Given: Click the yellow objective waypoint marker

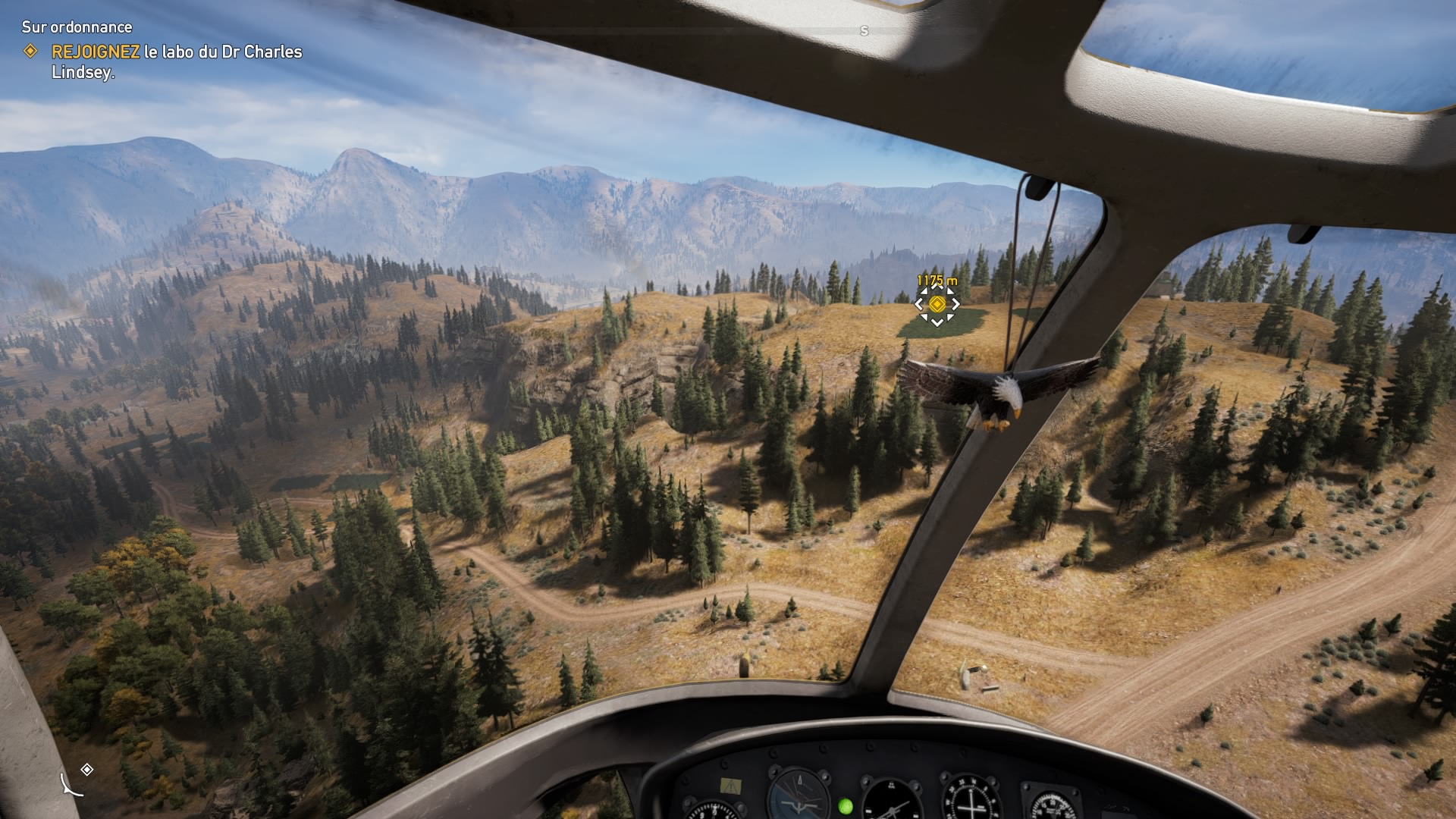Looking at the screenshot, I should 937,304.
